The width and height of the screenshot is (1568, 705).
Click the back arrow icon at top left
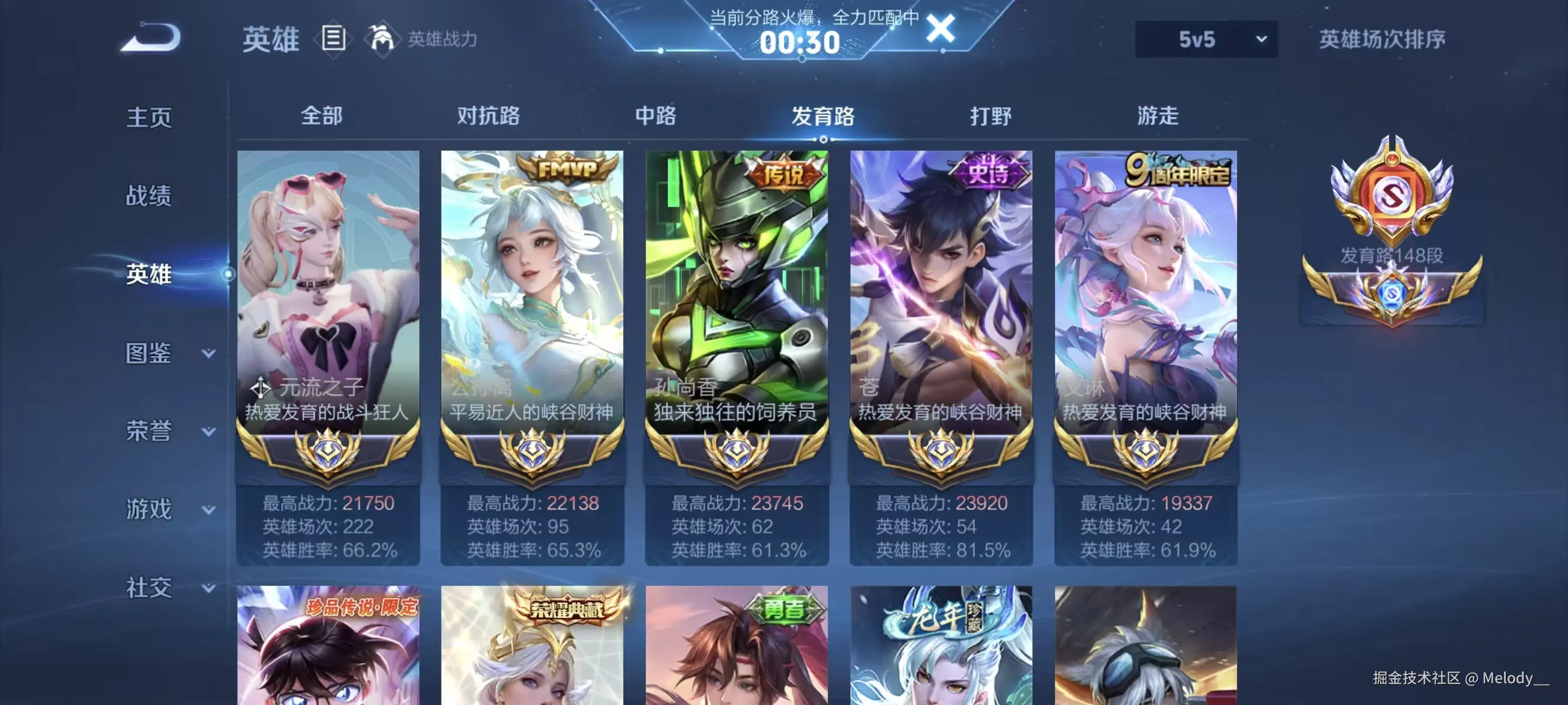click(x=151, y=38)
